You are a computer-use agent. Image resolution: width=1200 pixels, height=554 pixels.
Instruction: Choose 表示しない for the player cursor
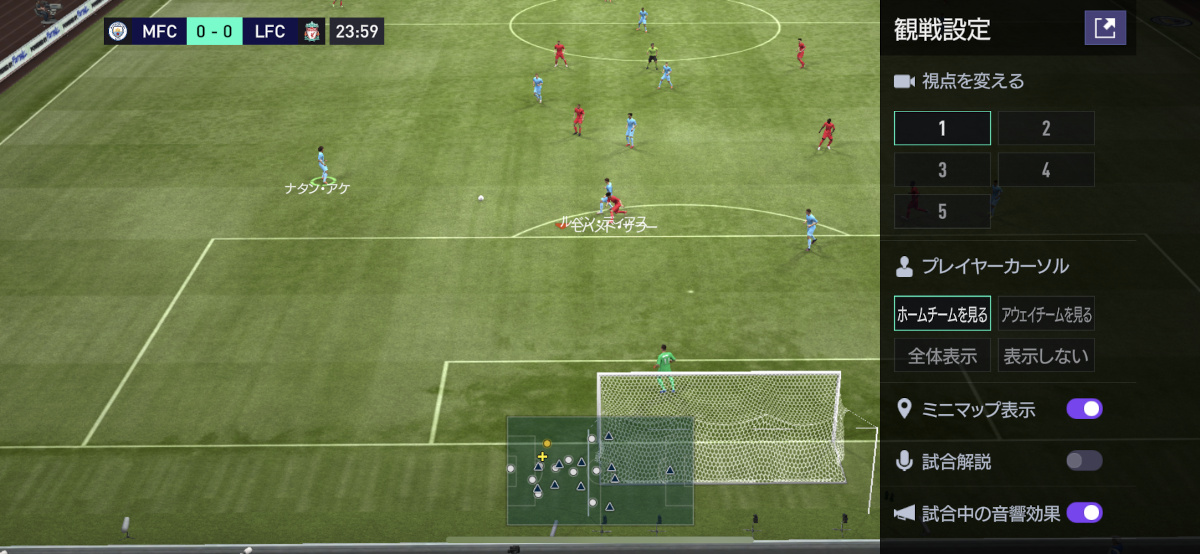tap(1046, 355)
